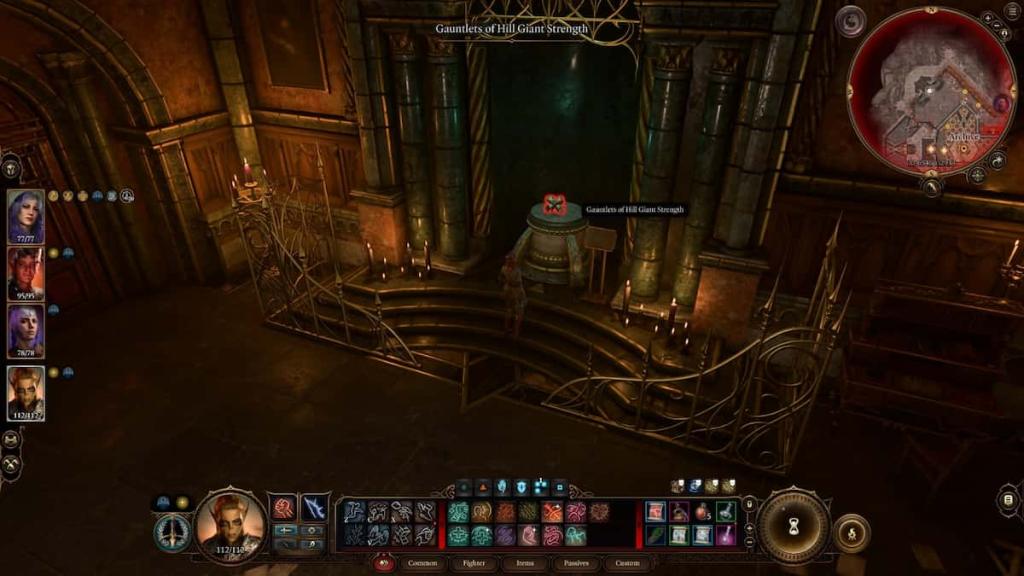
Task: Pick the 112/112 portrait in party list
Action: point(26,392)
